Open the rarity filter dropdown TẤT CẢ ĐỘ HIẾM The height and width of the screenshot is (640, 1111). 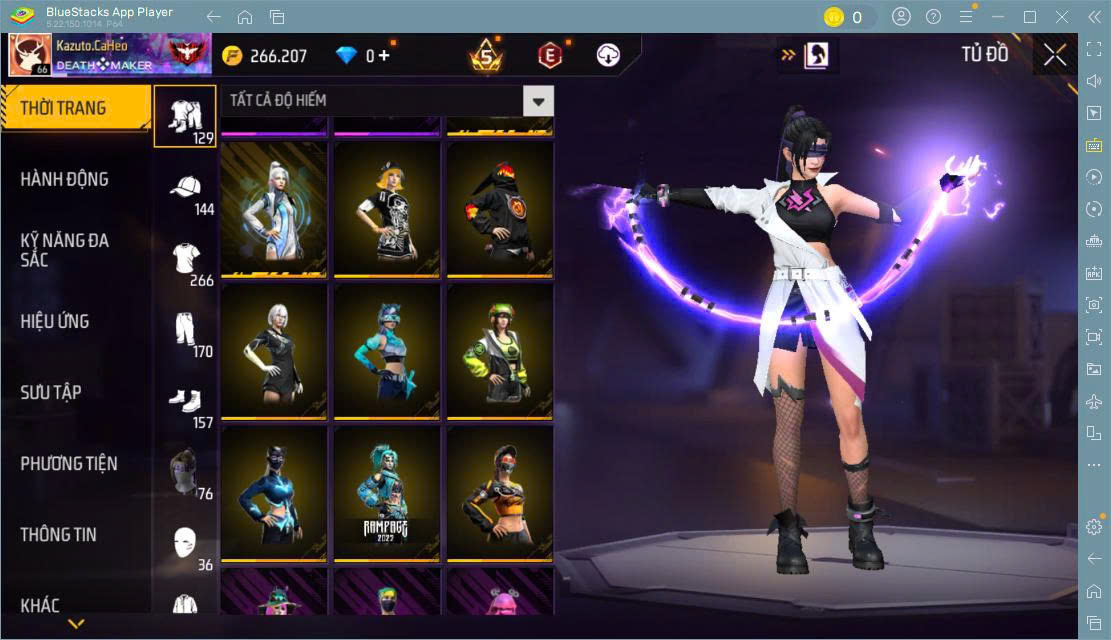click(539, 100)
